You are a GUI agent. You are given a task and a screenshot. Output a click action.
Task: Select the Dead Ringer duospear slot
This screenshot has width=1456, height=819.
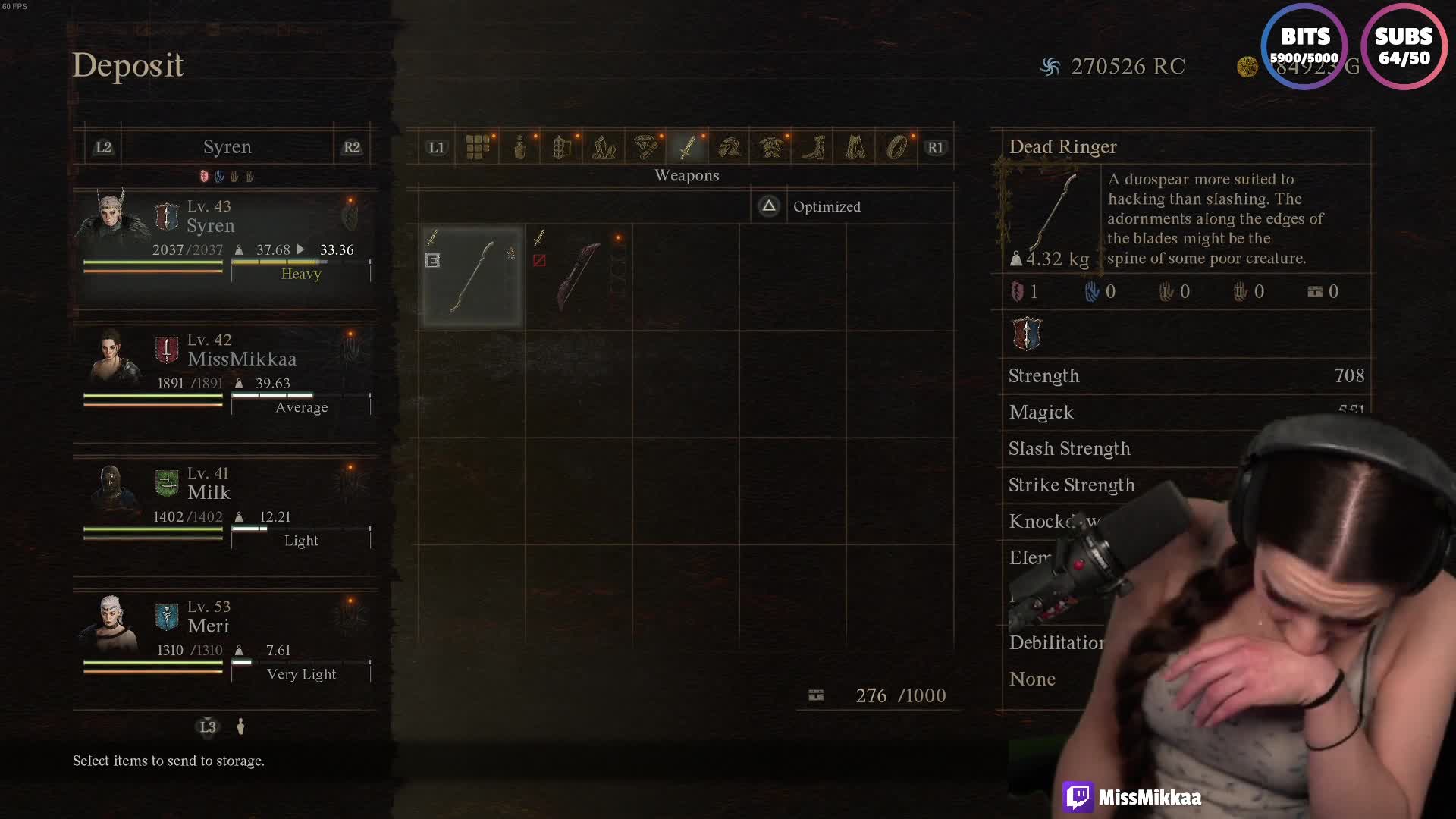point(472,277)
